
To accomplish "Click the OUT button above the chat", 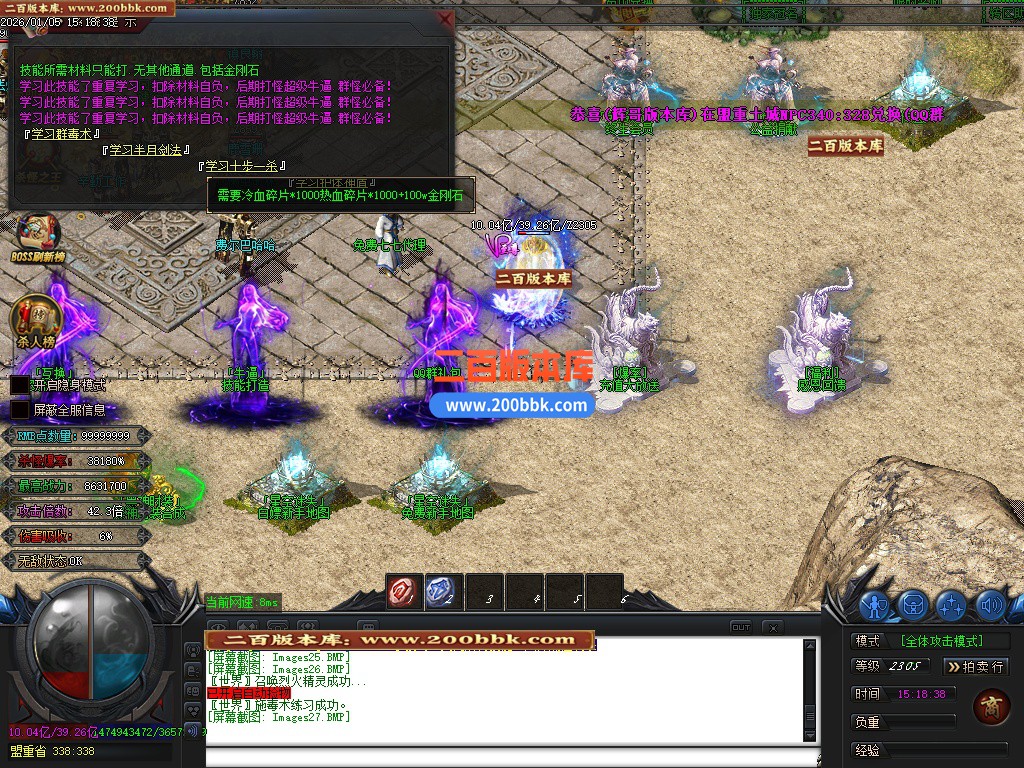I will (x=741, y=627).
